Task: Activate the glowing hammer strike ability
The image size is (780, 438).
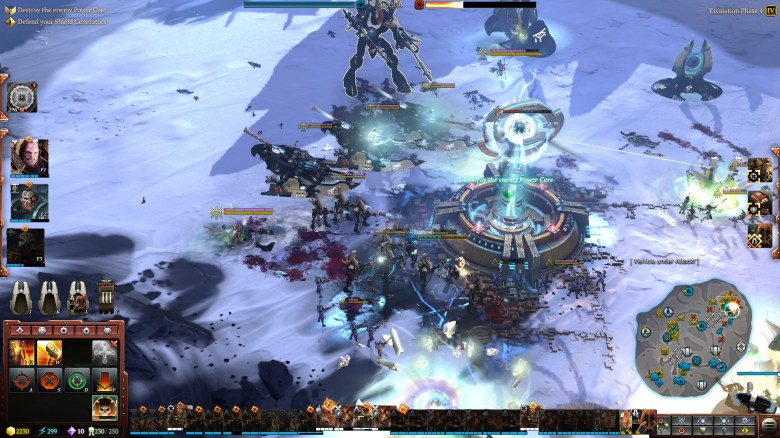Action: click(x=49, y=352)
